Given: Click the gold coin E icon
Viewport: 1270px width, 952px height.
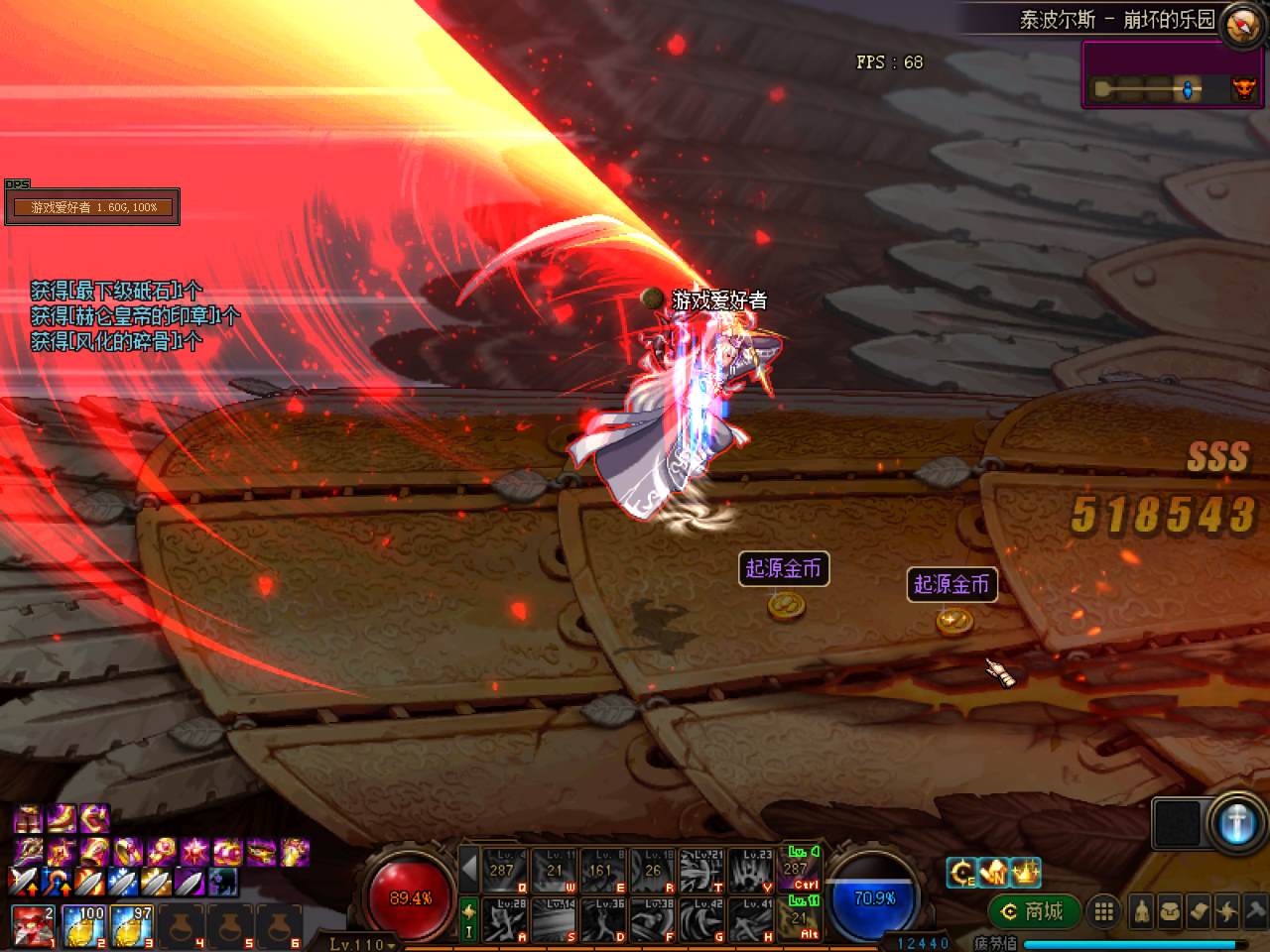Looking at the screenshot, I should tap(961, 873).
